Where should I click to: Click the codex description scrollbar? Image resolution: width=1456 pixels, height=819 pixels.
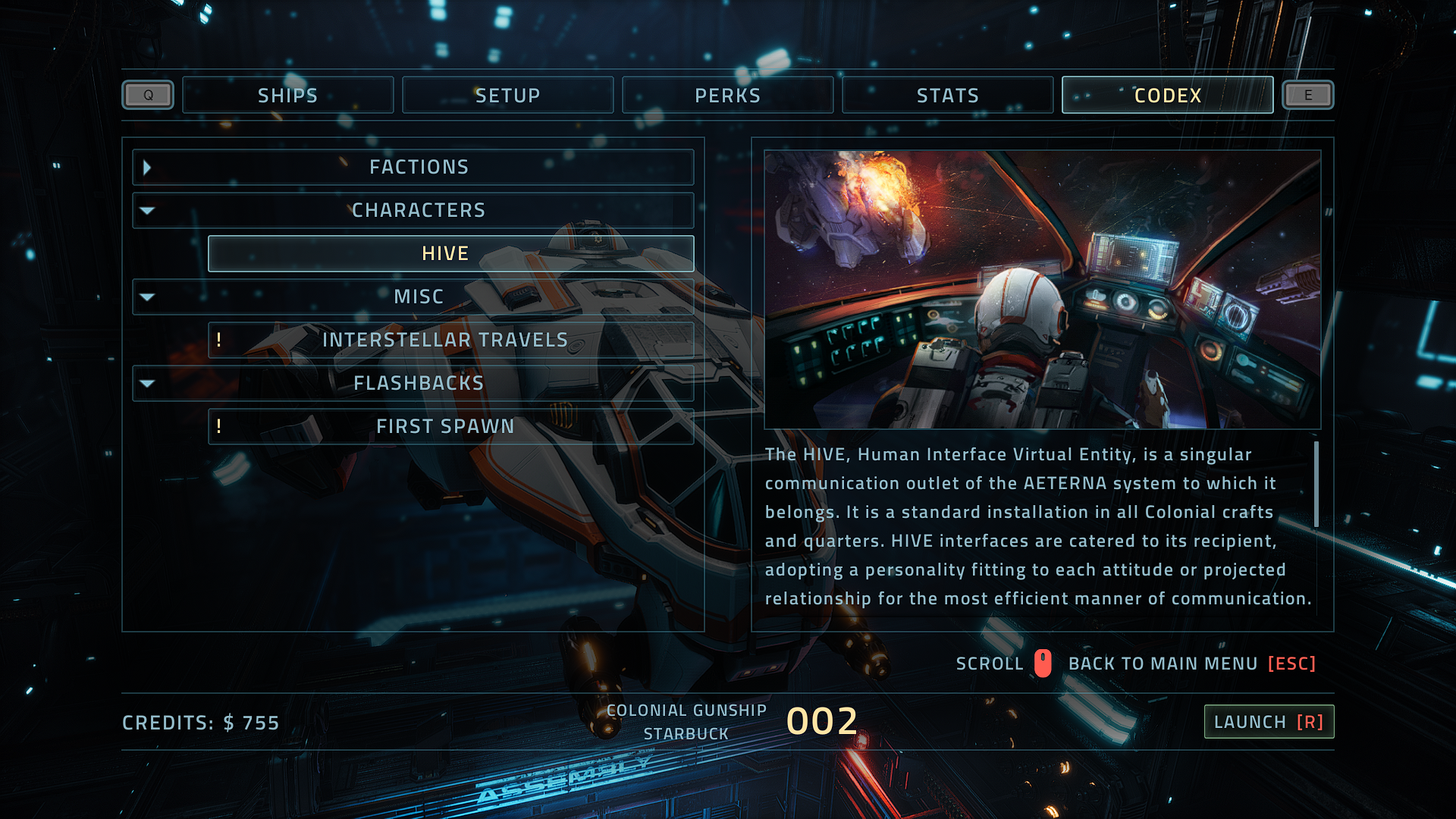click(x=1316, y=485)
